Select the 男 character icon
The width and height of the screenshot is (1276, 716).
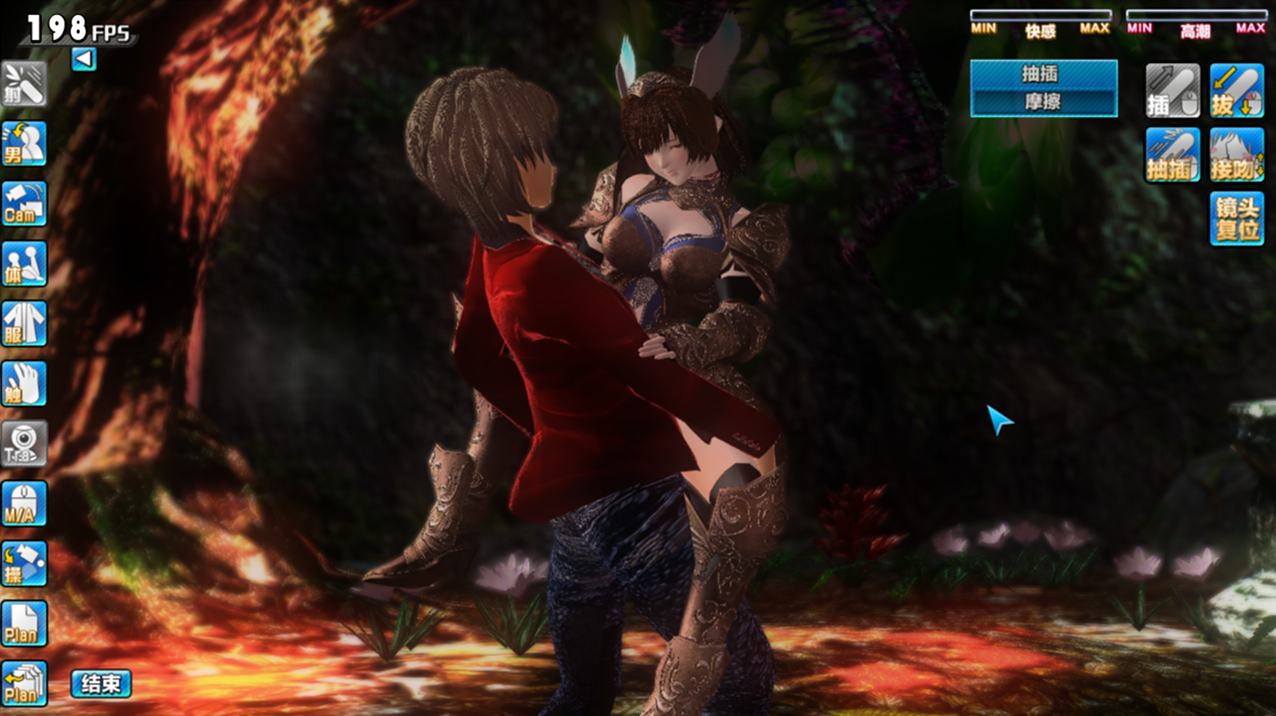click(24, 144)
